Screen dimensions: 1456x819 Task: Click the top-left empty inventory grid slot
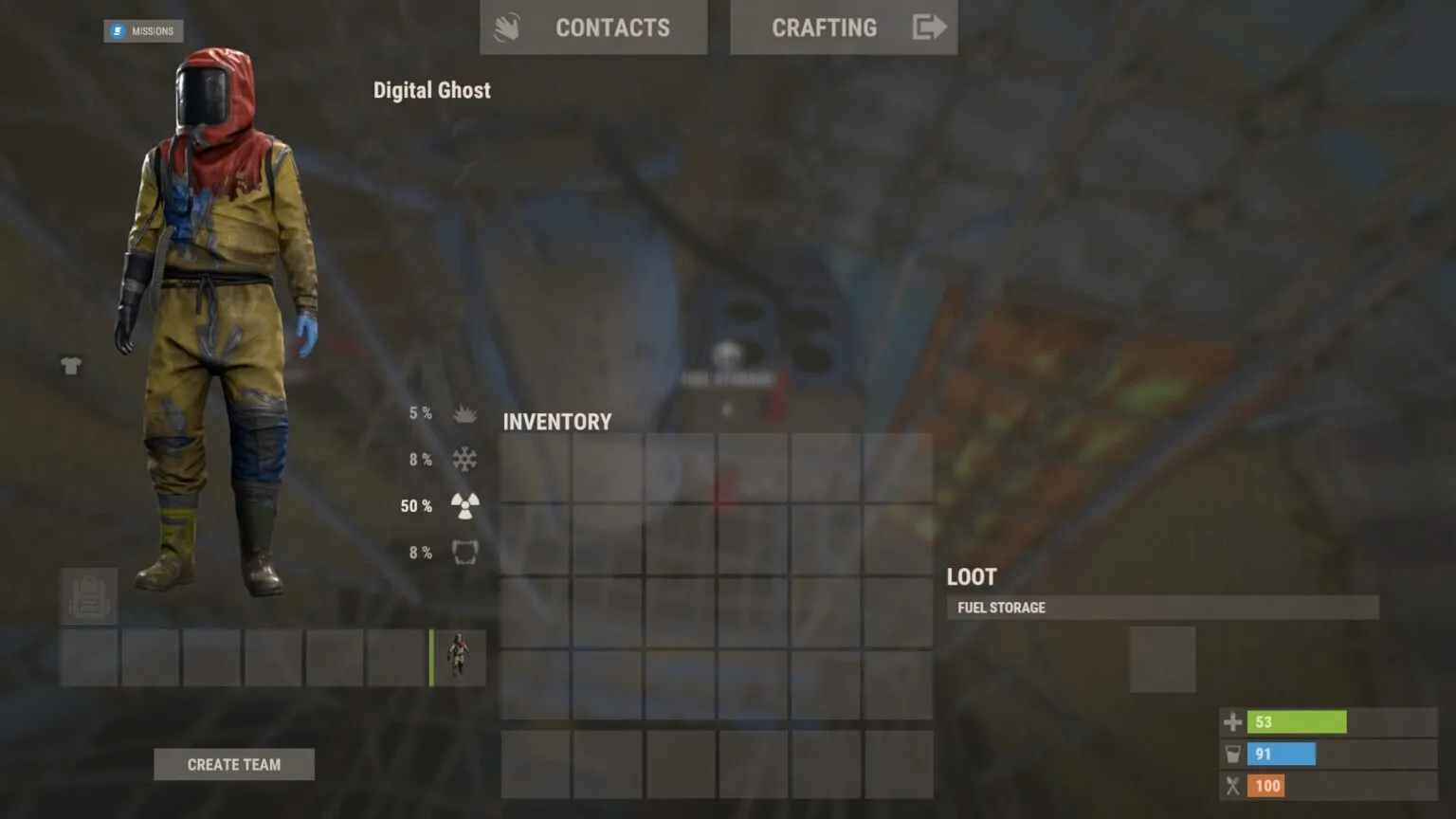pos(534,467)
